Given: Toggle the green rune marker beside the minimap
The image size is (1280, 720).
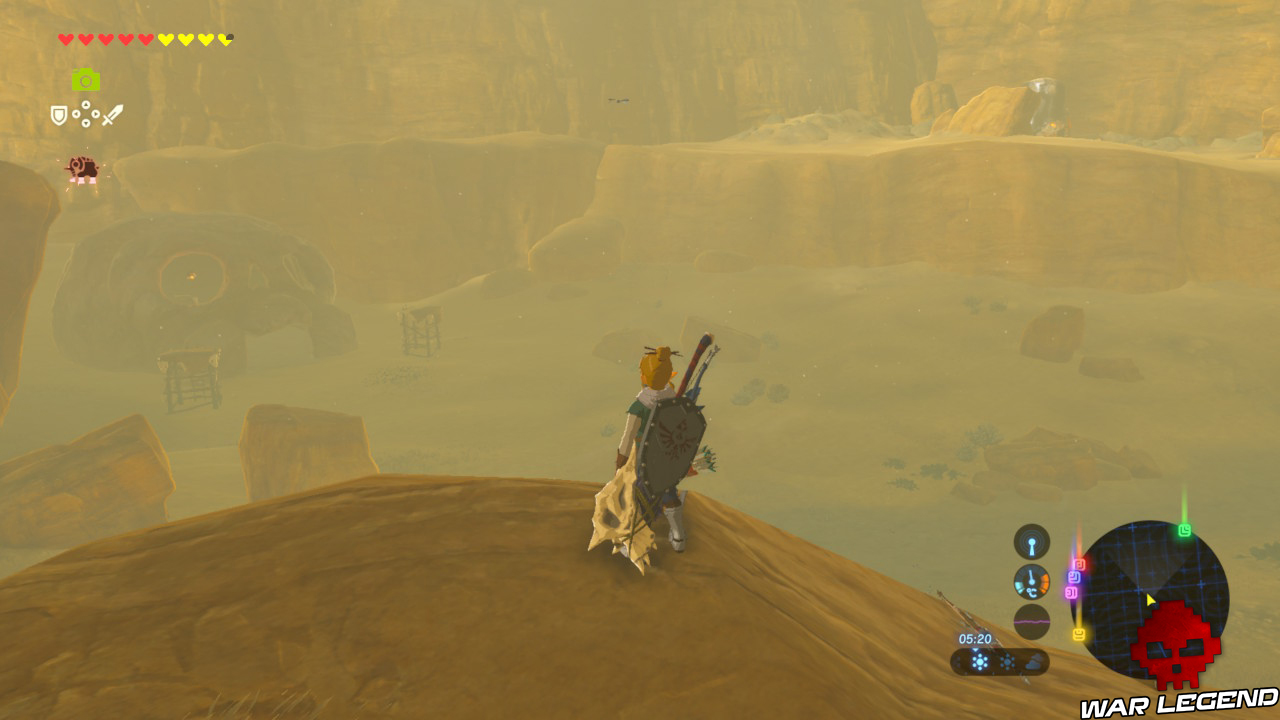Looking at the screenshot, I should [1183, 529].
